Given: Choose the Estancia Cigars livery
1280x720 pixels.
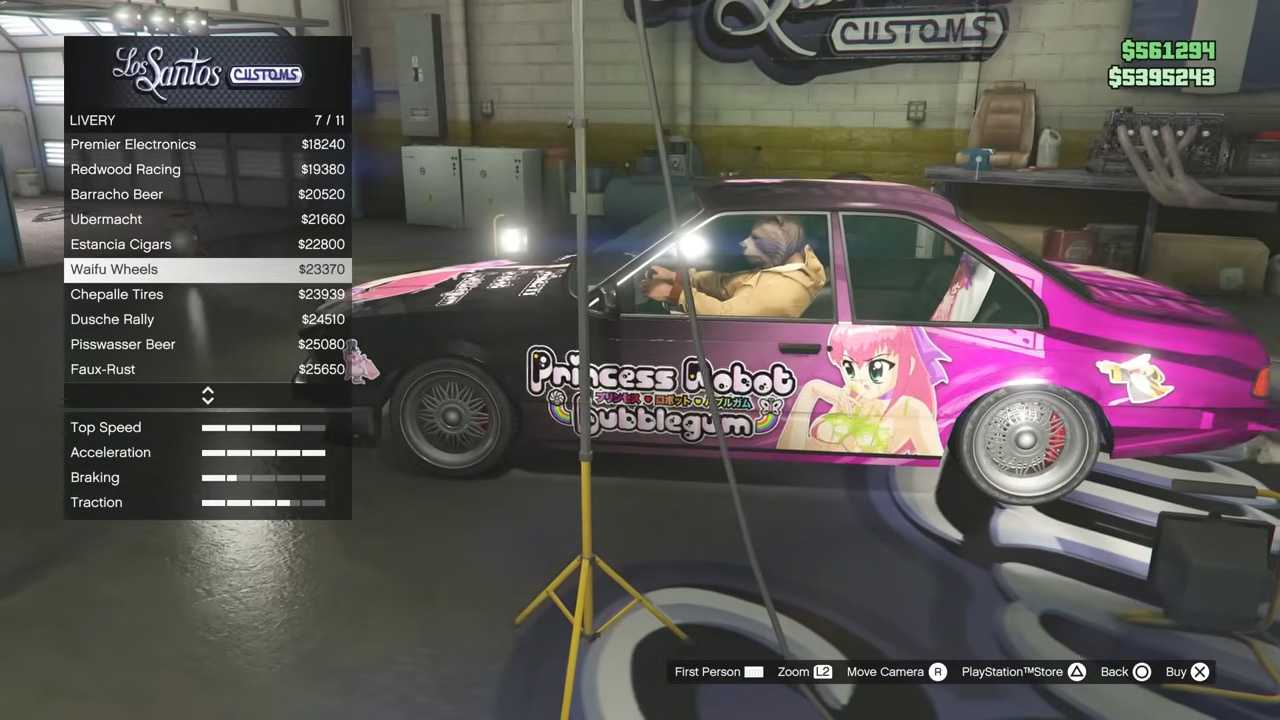Looking at the screenshot, I should point(207,245).
